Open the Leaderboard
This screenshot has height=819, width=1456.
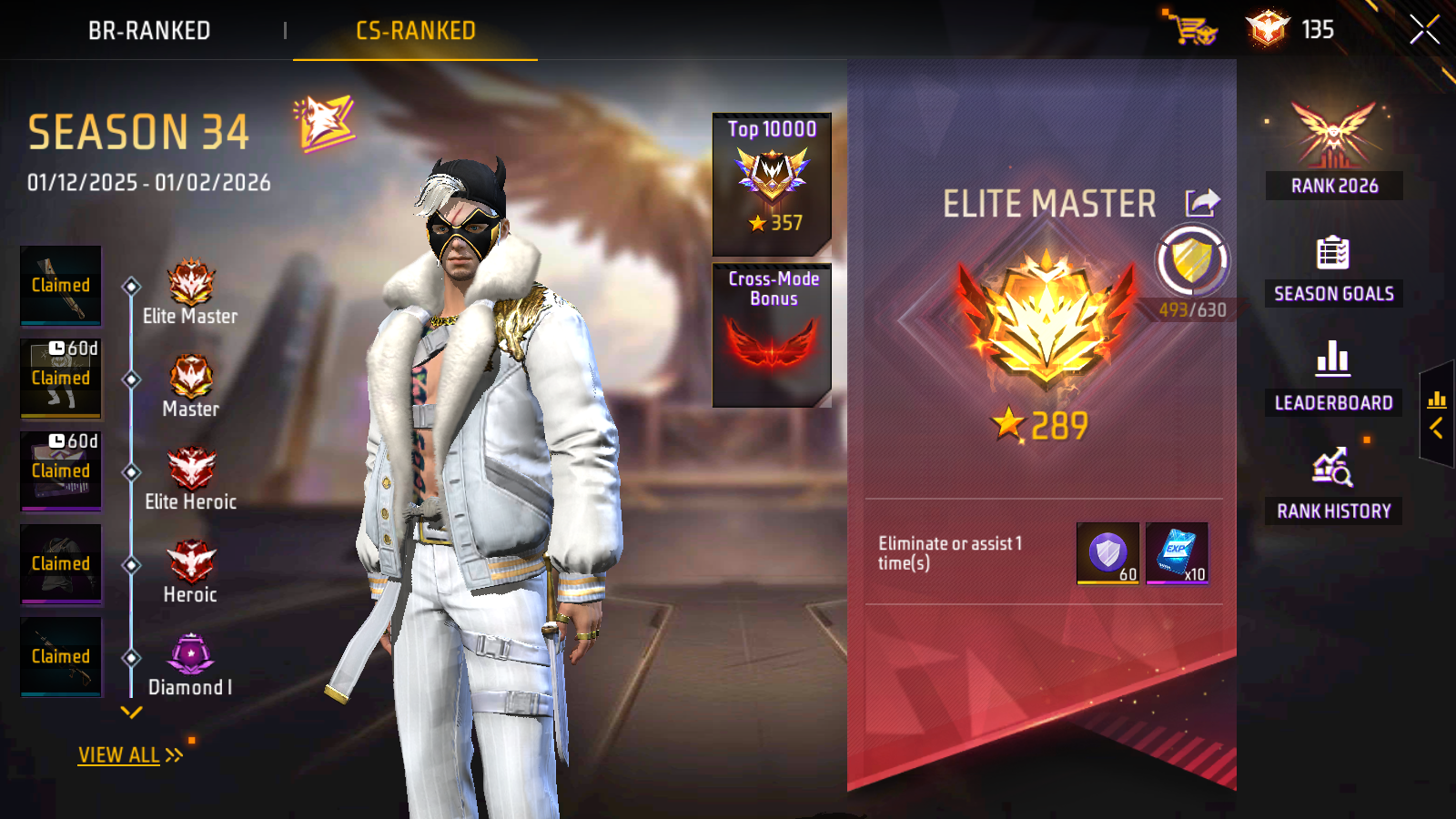(x=1333, y=376)
